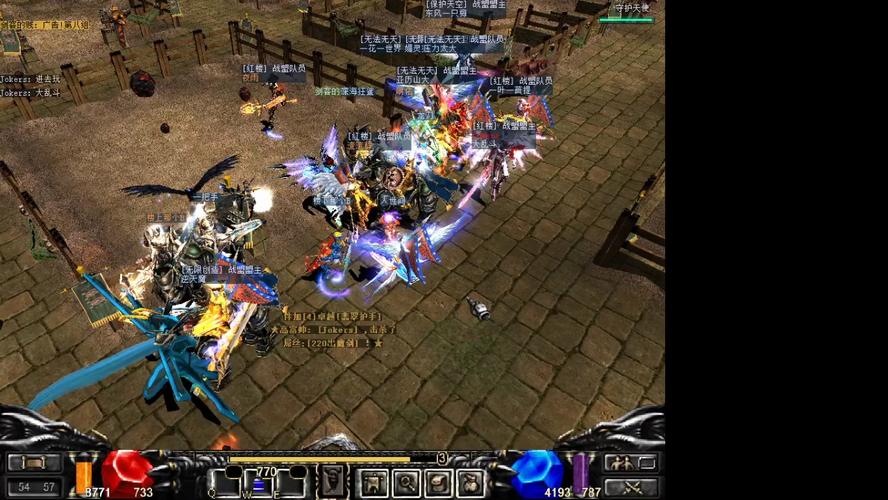
Task: Click the chat toggle button above coordinates
Action: pyautogui.click(x=35, y=463)
